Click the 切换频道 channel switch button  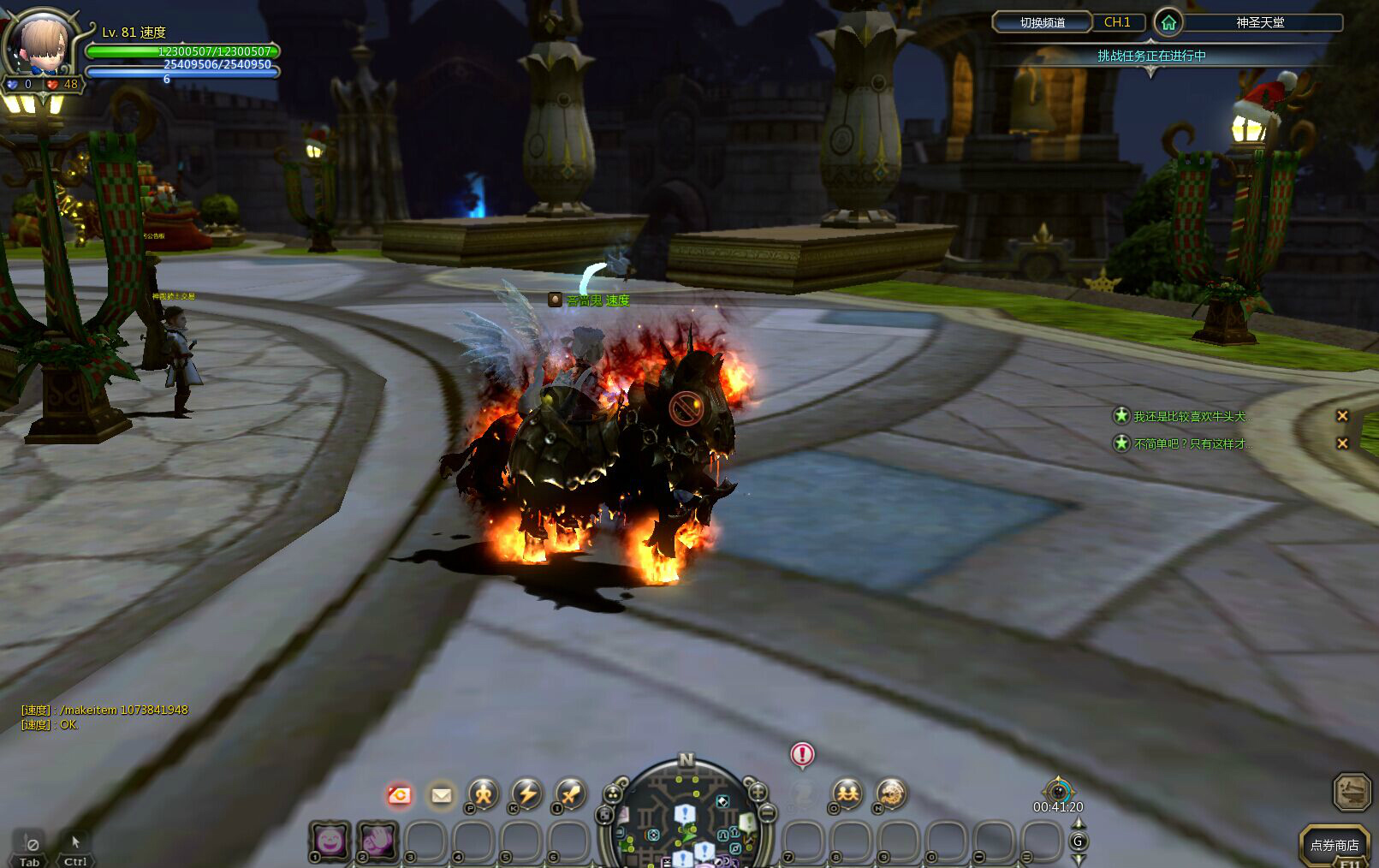click(x=1042, y=22)
